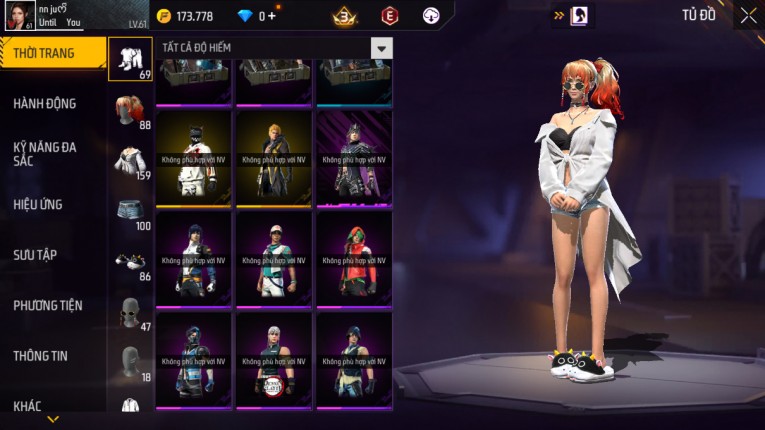
Task: Select the white jacket tops subcategory
Action: (x=130, y=160)
